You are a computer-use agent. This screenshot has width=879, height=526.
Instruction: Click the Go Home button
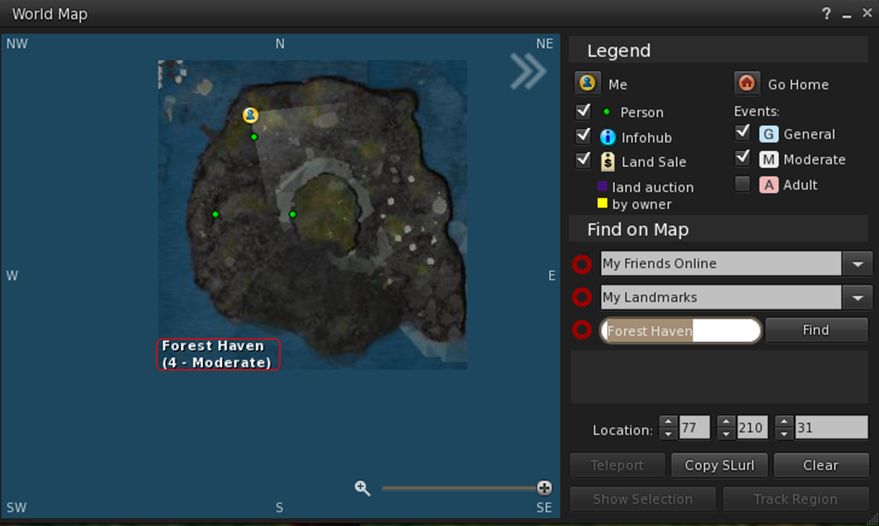click(x=746, y=84)
